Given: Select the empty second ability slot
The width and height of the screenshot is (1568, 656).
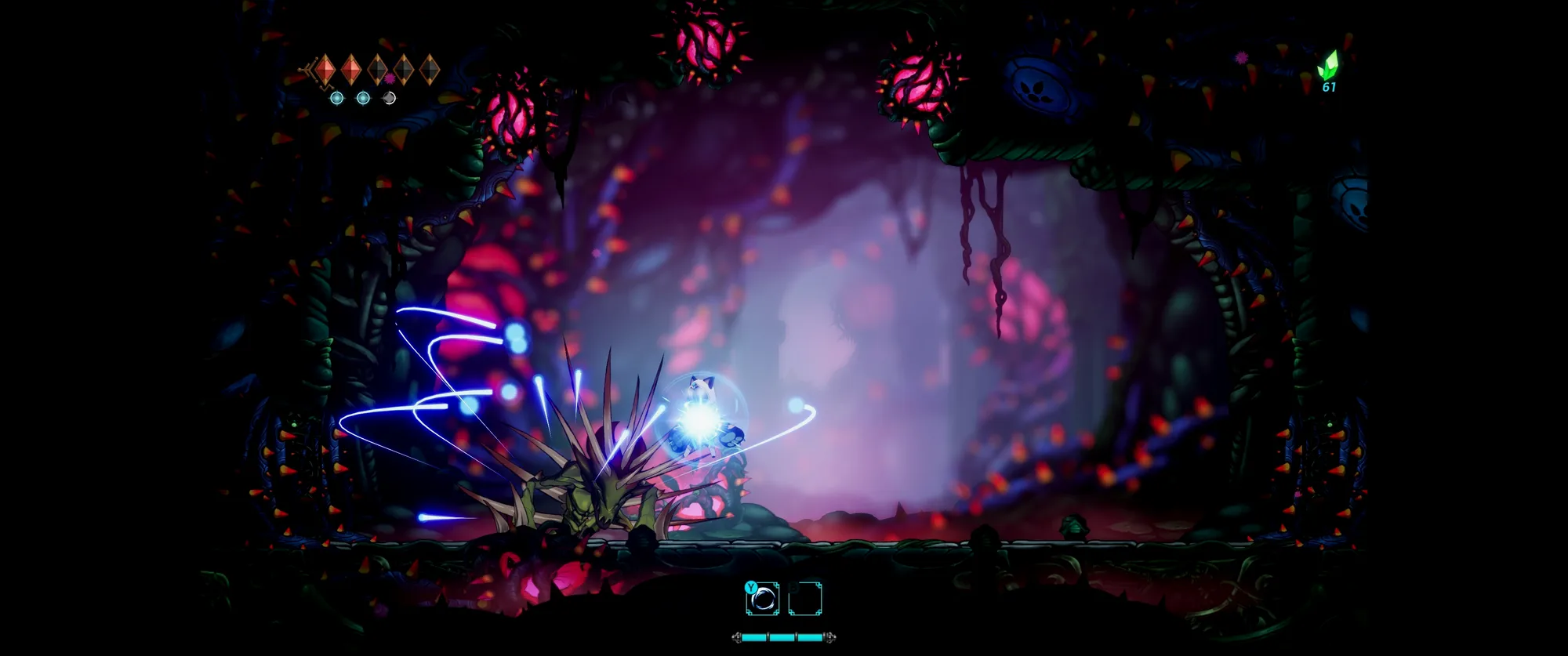Looking at the screenshot, I should (805, 600).
